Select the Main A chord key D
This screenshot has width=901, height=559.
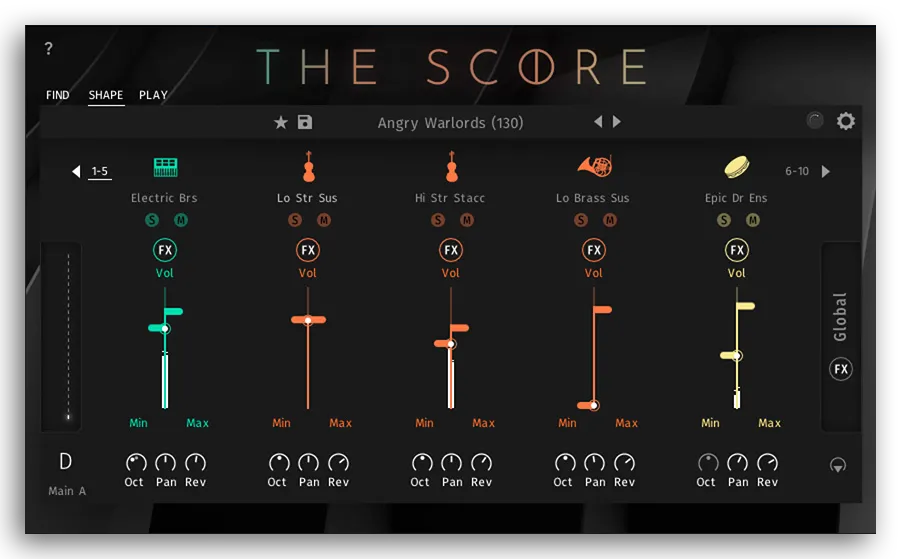[x=66, y=462]
